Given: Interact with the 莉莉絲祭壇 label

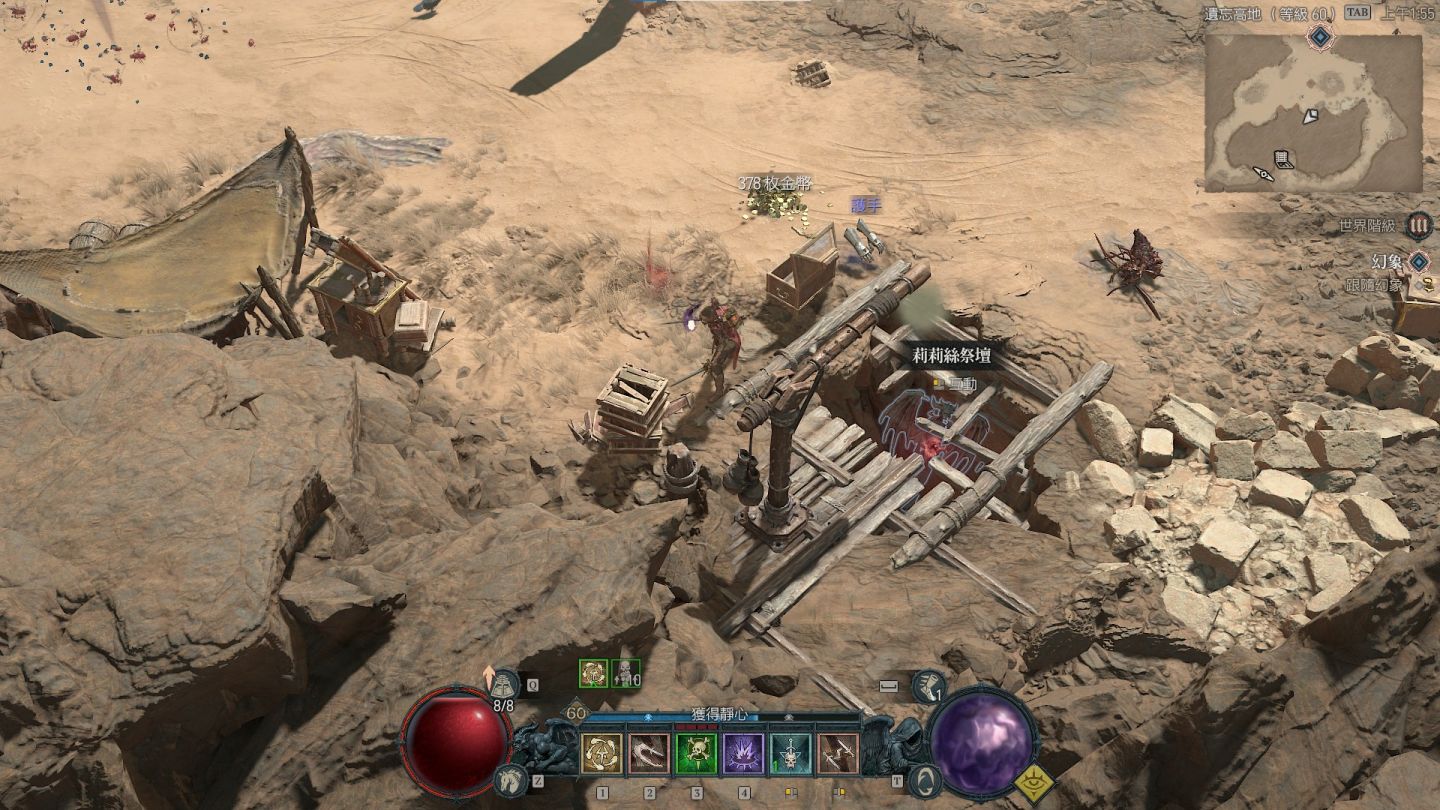Looking at the screenshot, I should [x=951, y=356].
